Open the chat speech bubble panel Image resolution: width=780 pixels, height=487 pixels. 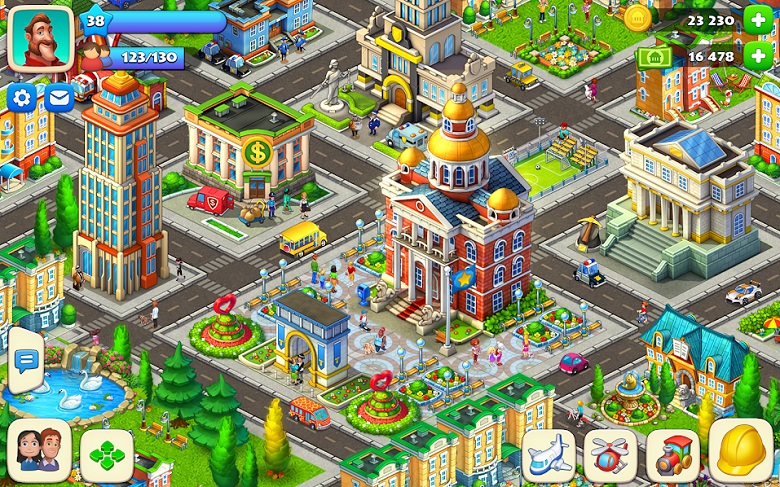click(x=24, y=360)
